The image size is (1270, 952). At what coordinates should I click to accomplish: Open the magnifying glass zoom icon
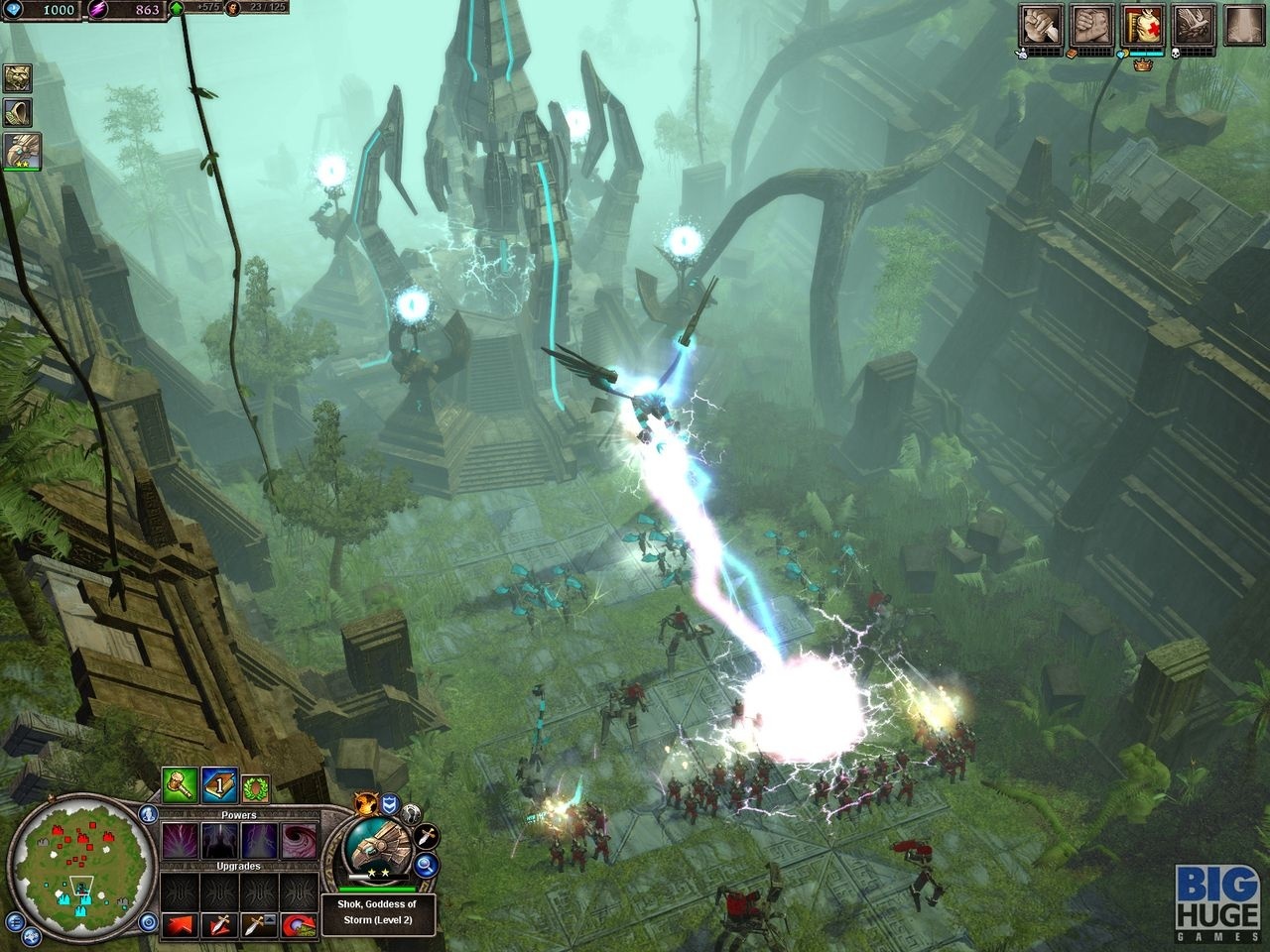425,867
